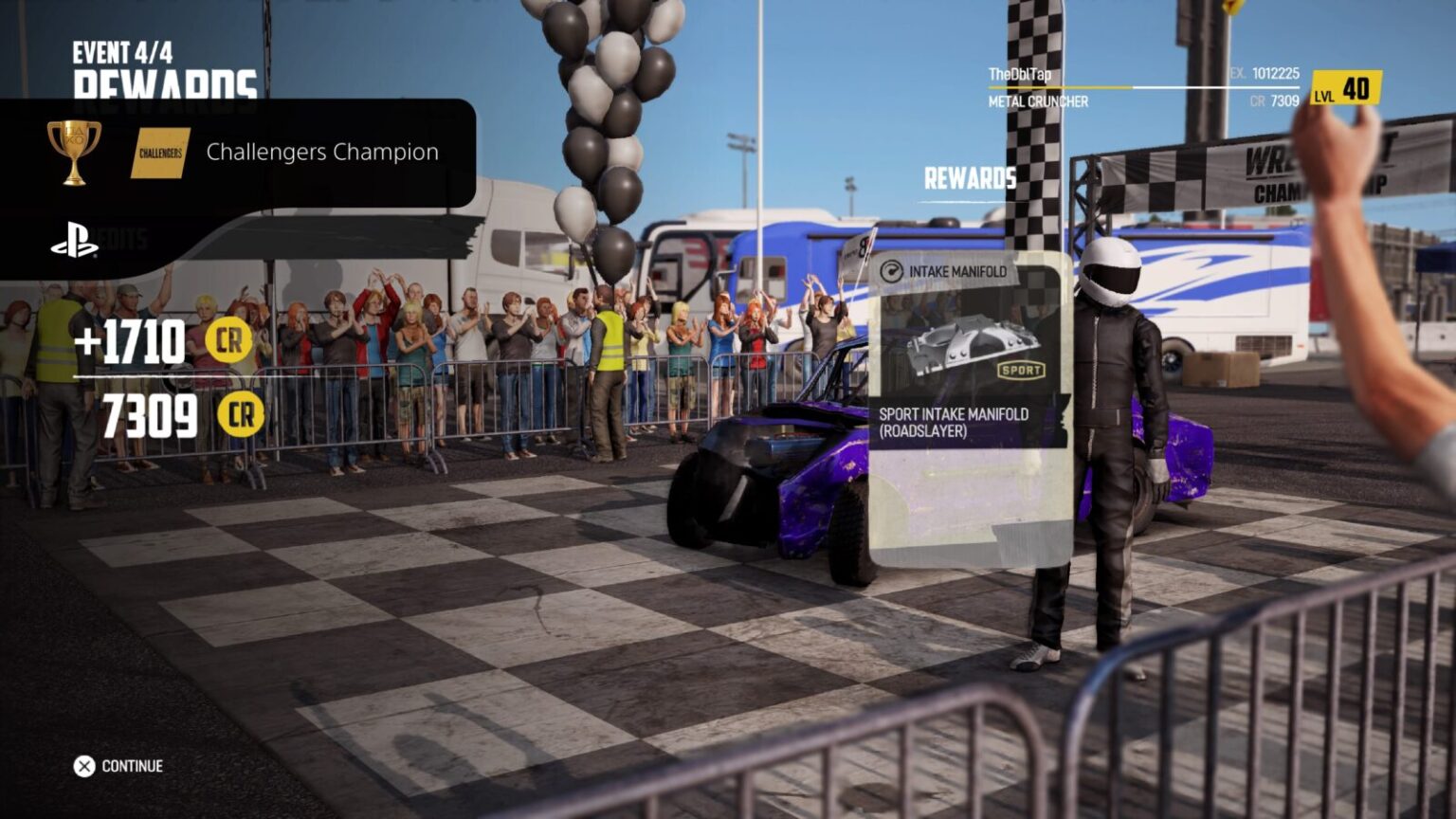Click the REWARDS heading

(x=970, y=178)
